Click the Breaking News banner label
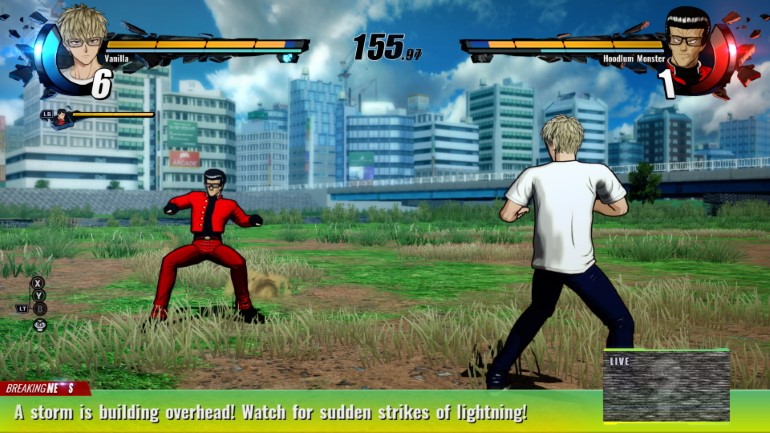Screen dimensions: 770x433 44,388
